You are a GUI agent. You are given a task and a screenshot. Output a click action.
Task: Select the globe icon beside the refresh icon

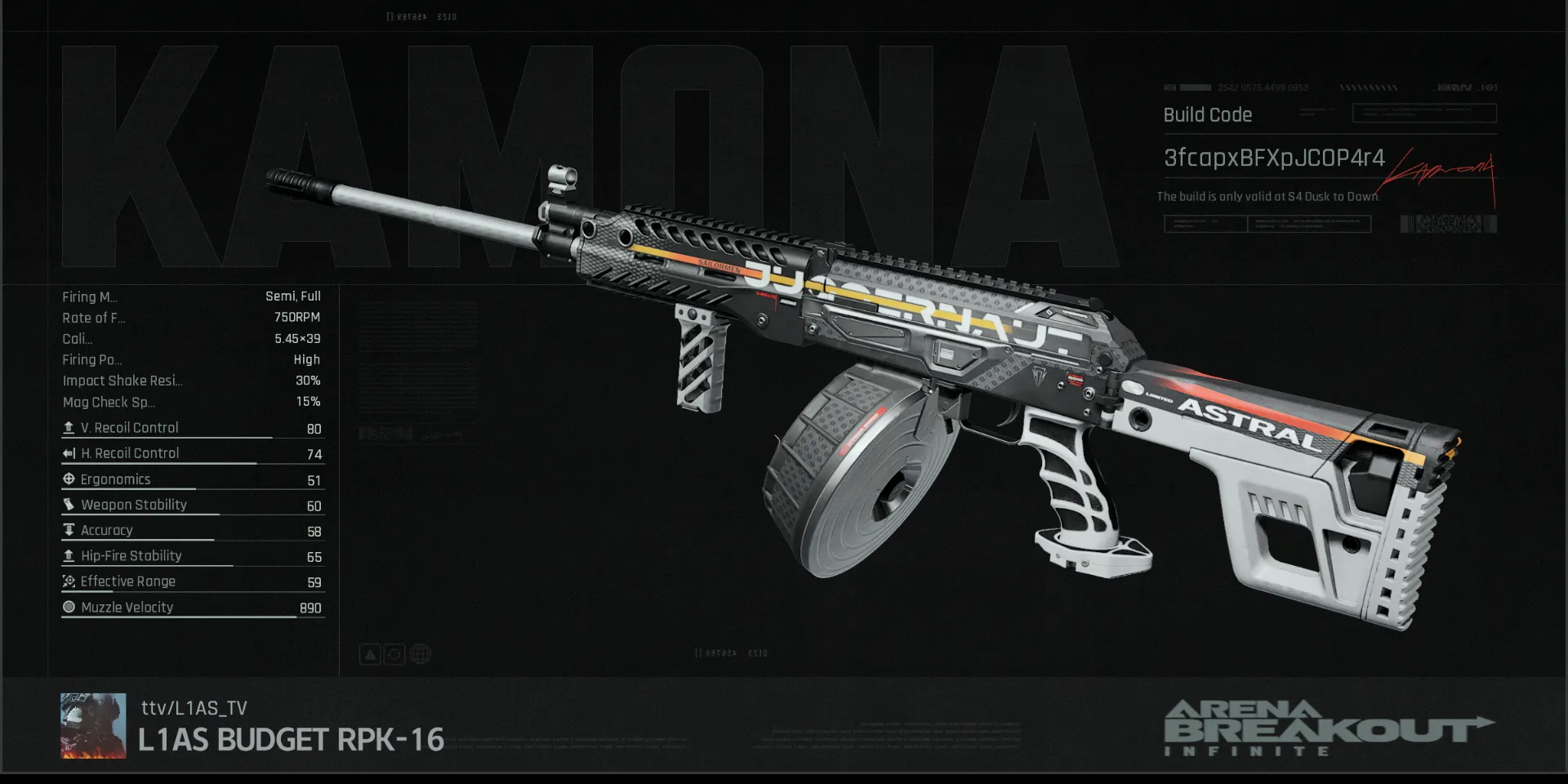420,653
